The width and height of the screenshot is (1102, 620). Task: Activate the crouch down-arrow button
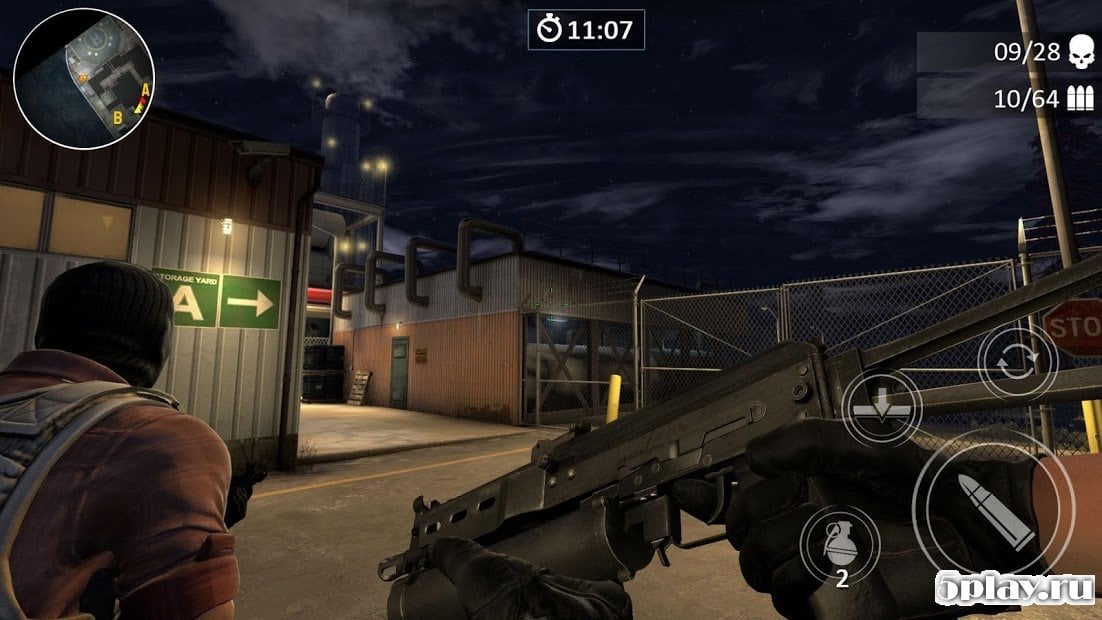pyautogui.click(x=881, y=408)
